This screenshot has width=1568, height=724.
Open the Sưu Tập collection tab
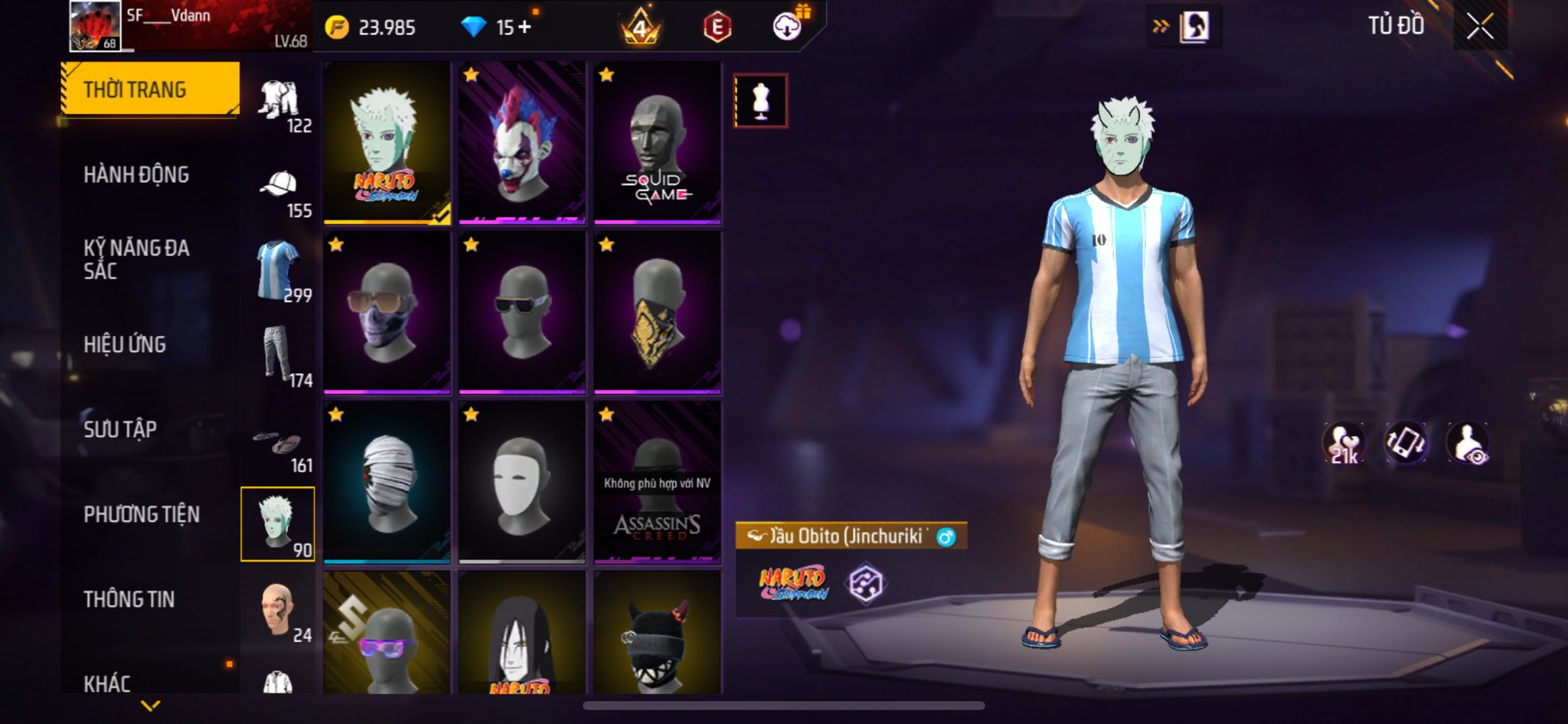[120, 429]
